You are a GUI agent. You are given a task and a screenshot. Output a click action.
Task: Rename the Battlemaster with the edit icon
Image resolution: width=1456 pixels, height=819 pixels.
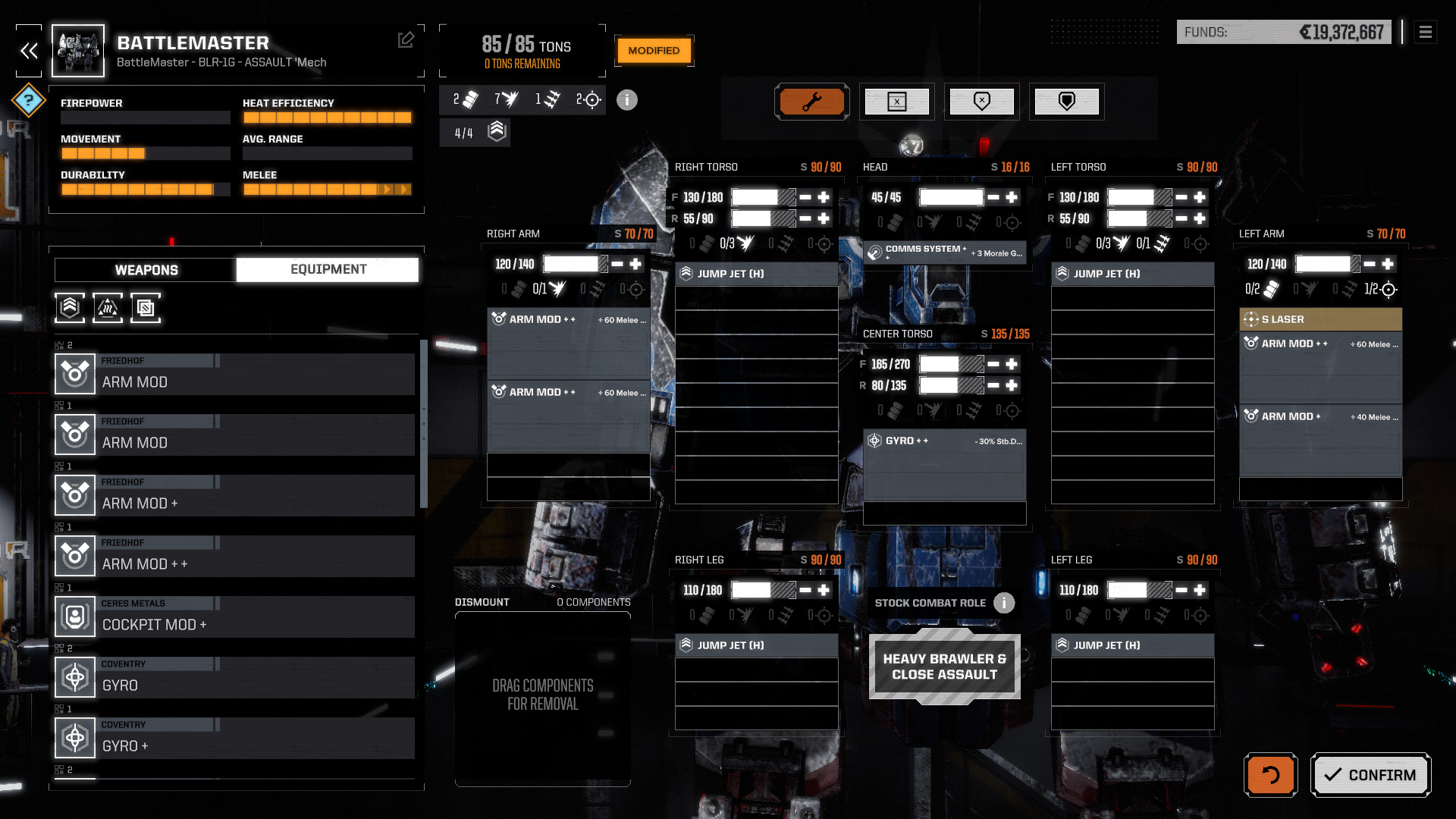point(406,39)
